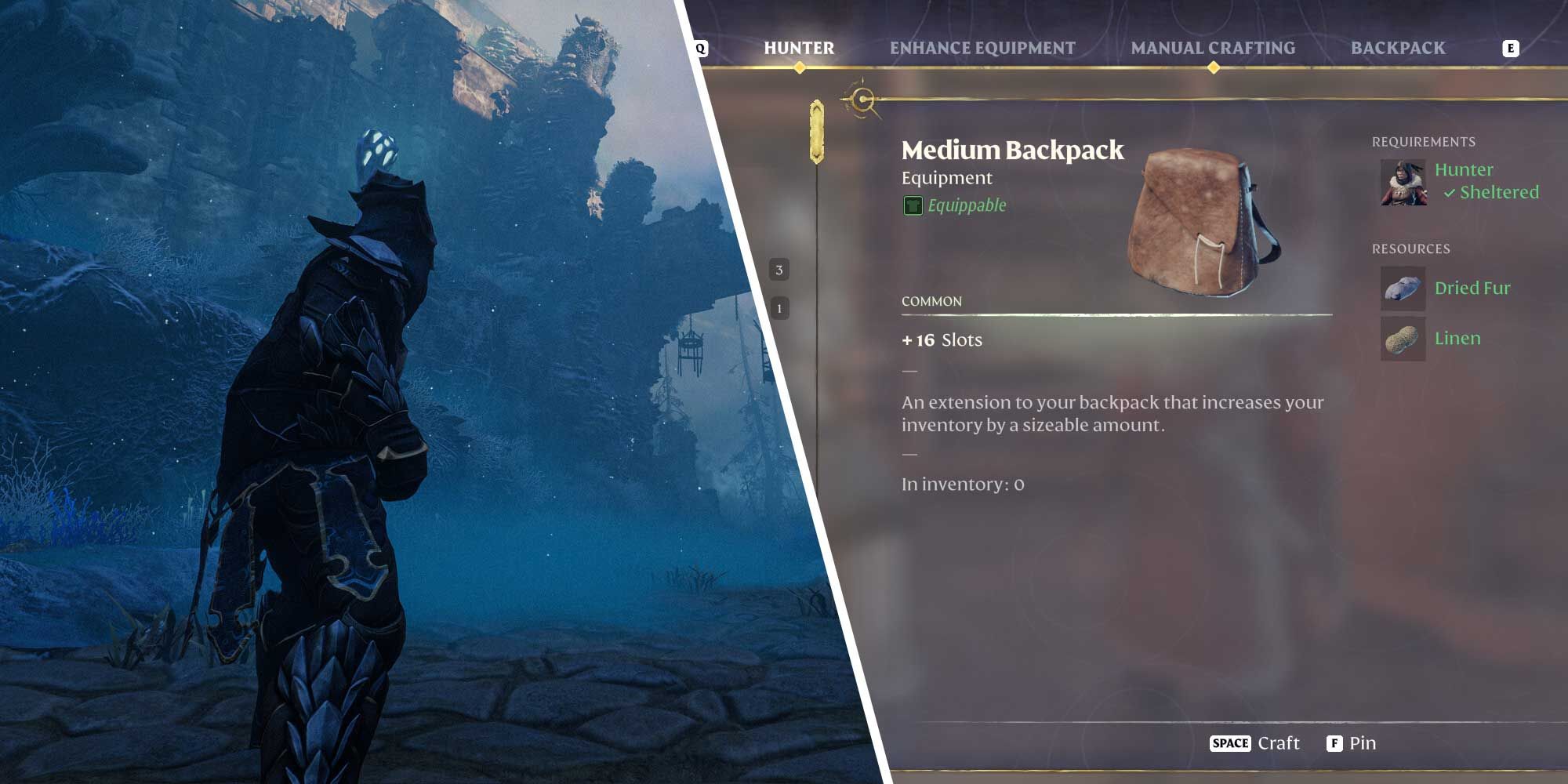The width and height of the screenshot is (1568, 784).
Task: Click the diamond marker under Manual Crafting
Action: click(x=1214, y=68)
